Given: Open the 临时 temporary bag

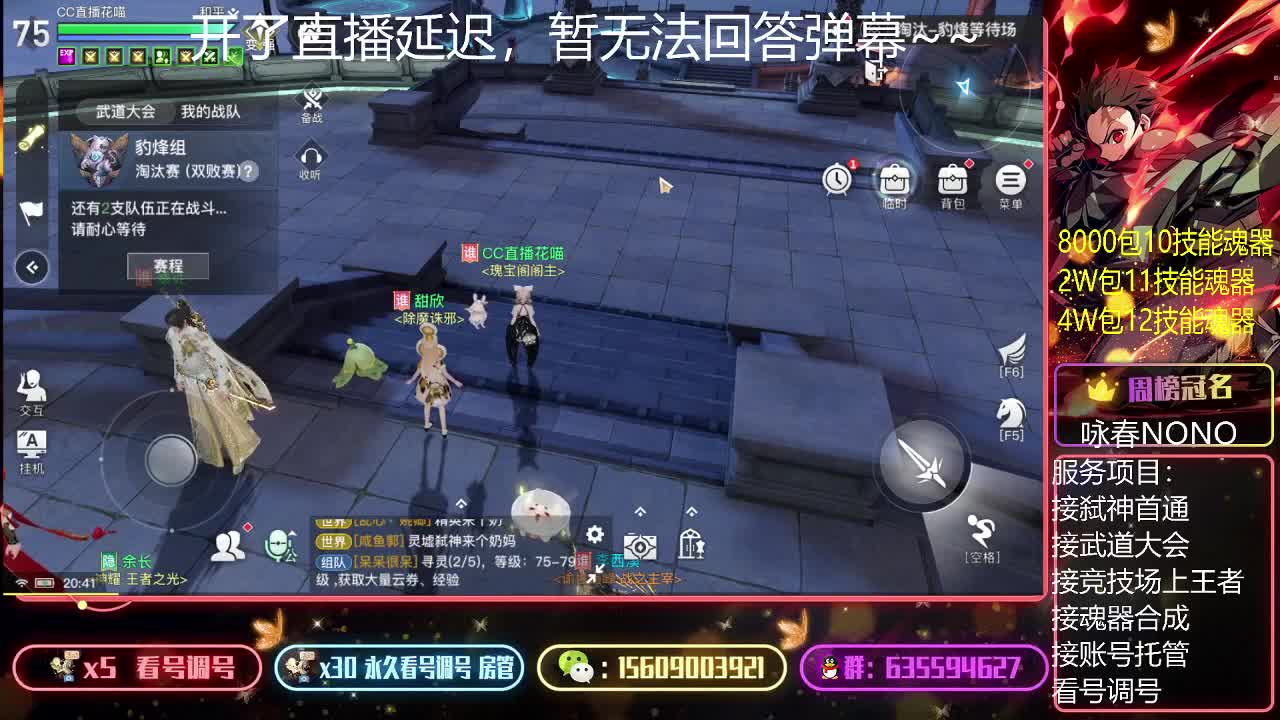Looking at the screenshot, I should [893, 180].
